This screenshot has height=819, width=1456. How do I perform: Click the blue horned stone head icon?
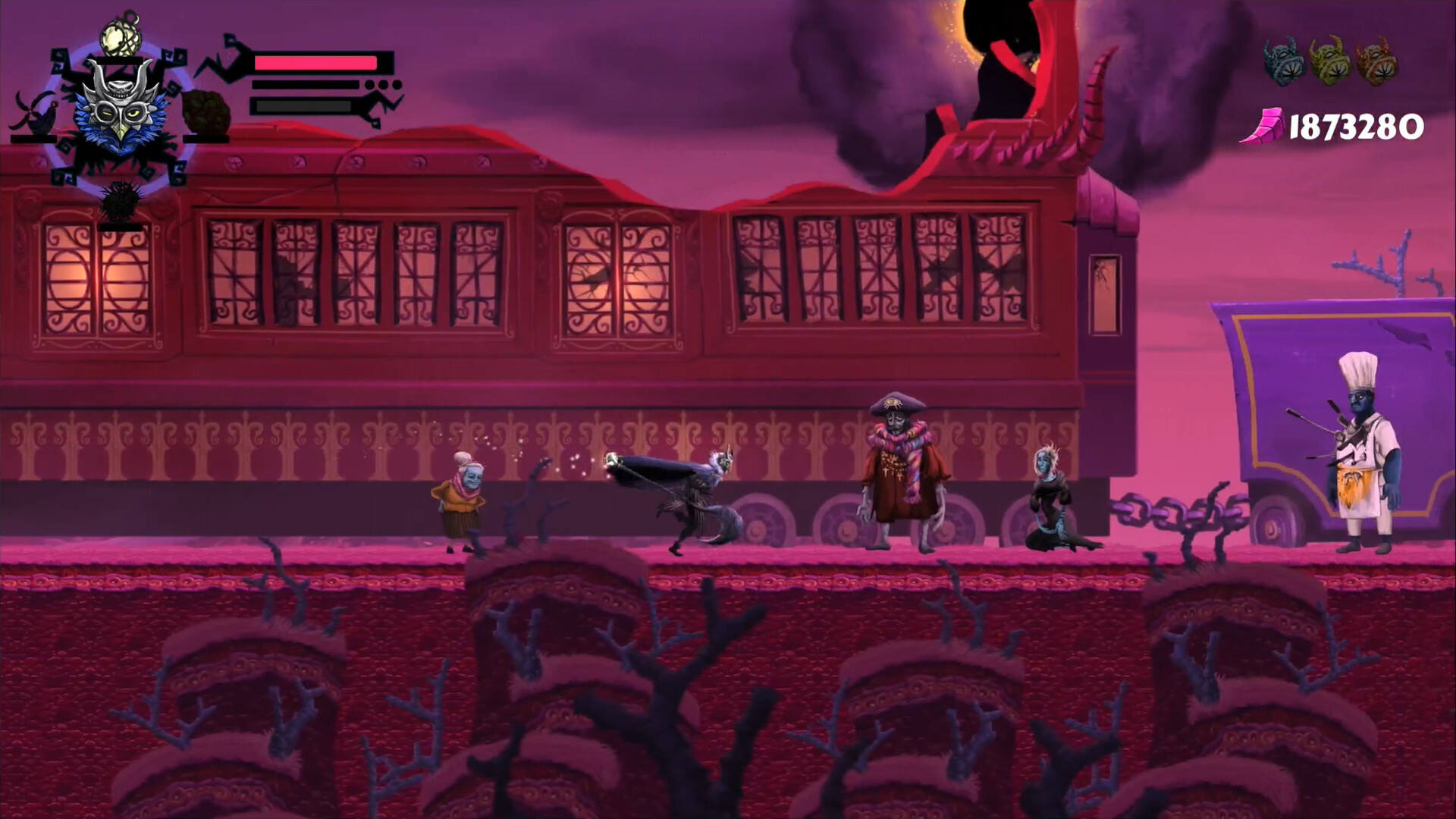[1283, 61]
